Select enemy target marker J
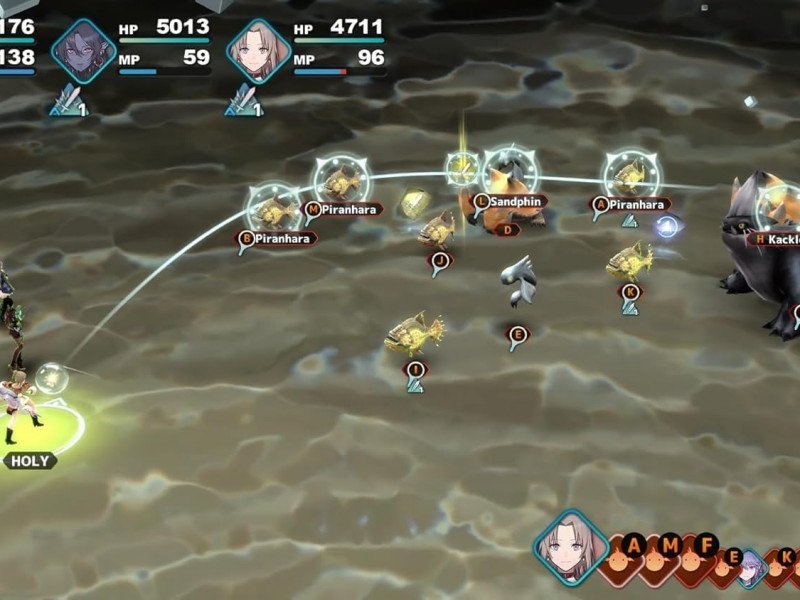Screen dimensions: 800x600 coord(438,259)
